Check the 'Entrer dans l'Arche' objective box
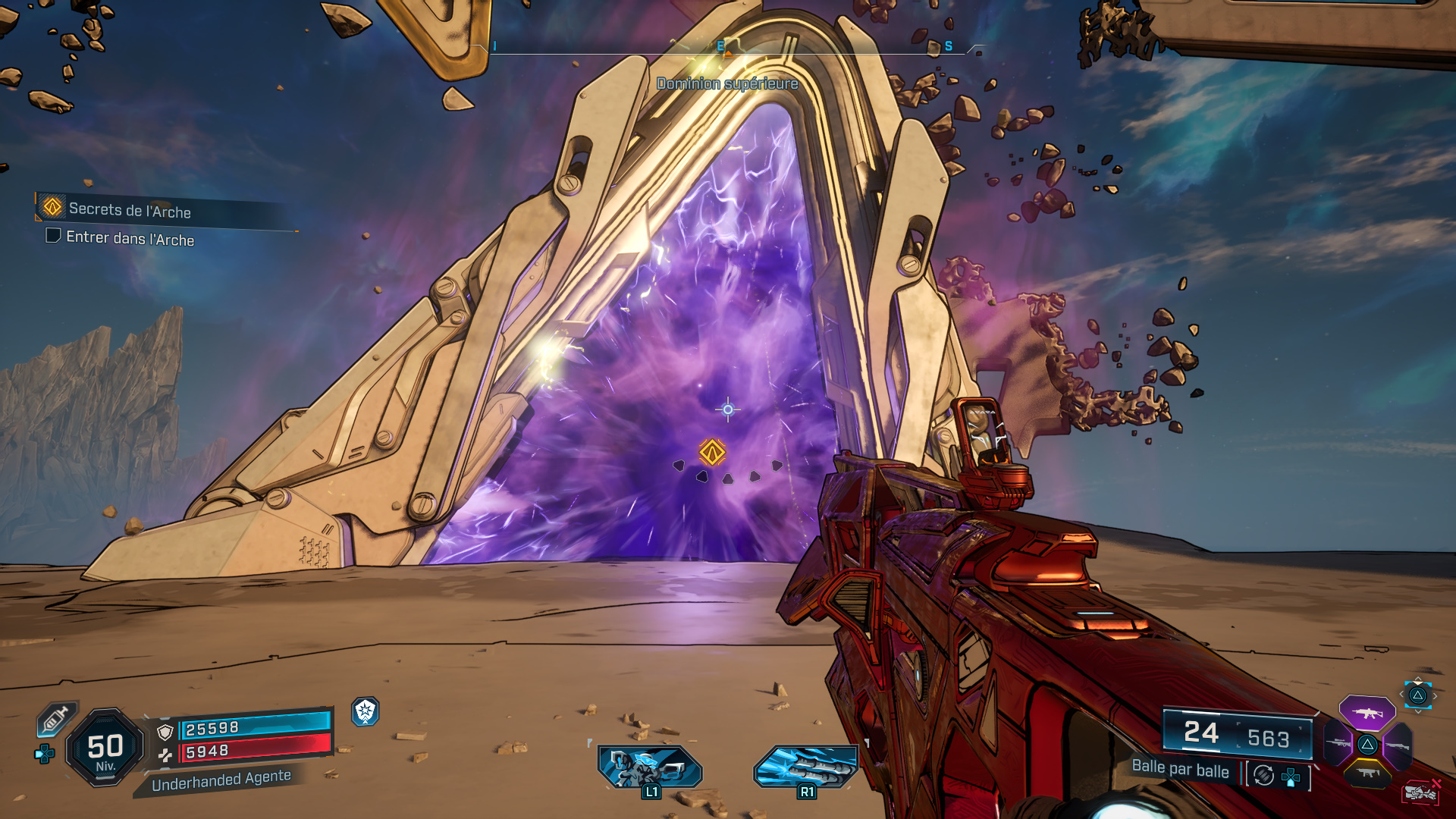 tap(53, 238)
